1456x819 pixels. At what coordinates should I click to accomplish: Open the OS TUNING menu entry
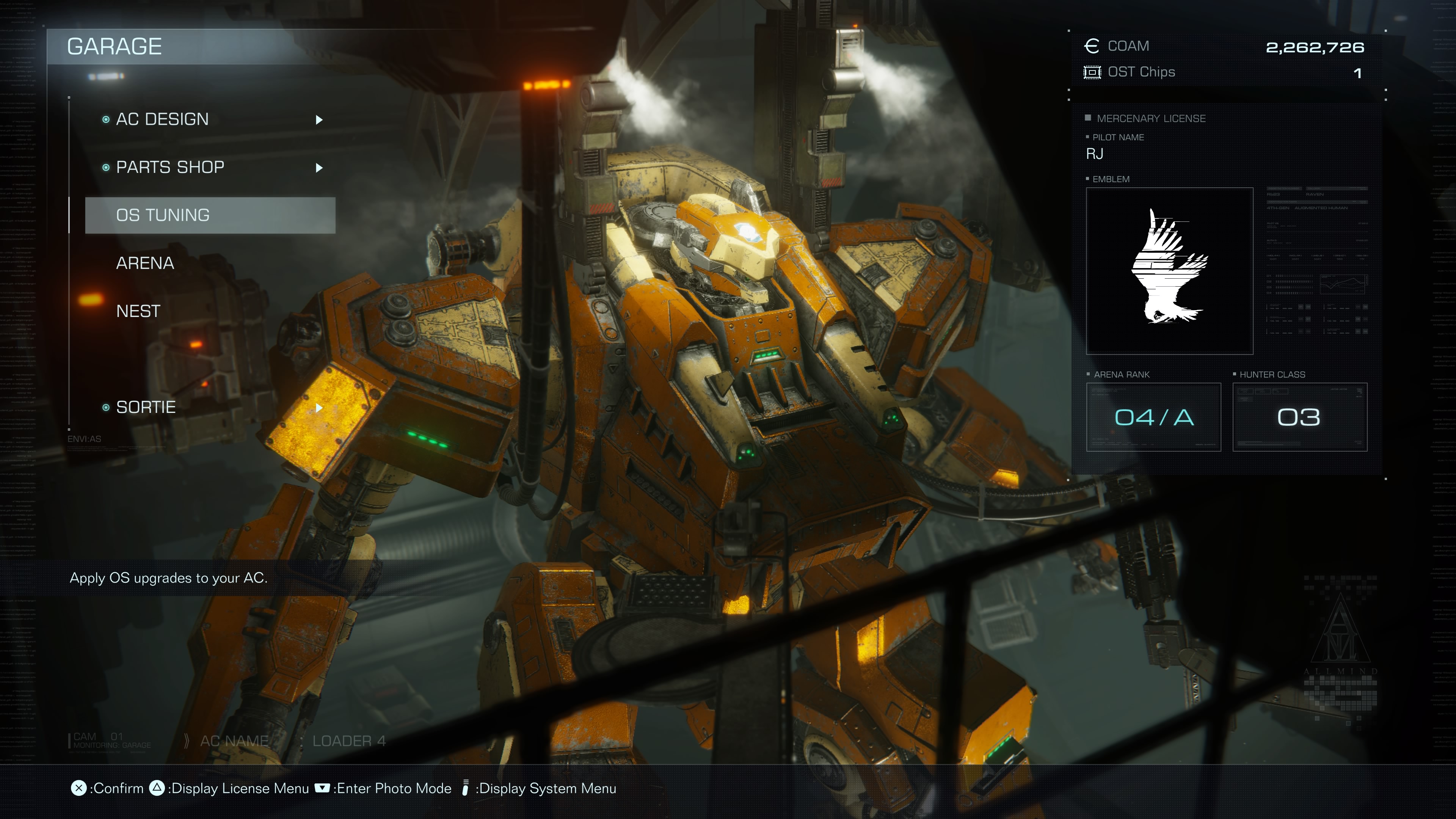click(163, 215)
